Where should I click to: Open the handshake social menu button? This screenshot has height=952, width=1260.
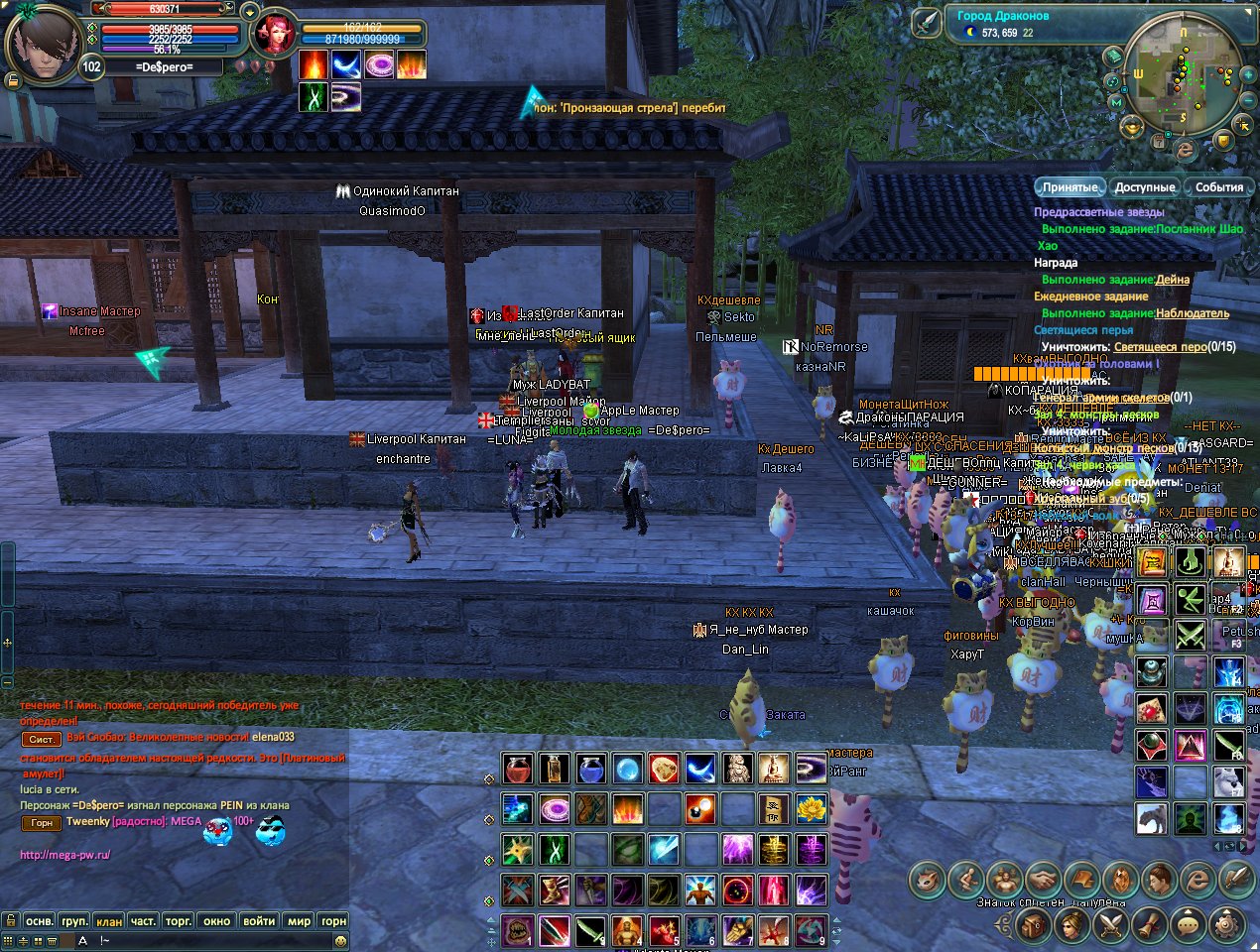click(x=1042, y=879)
